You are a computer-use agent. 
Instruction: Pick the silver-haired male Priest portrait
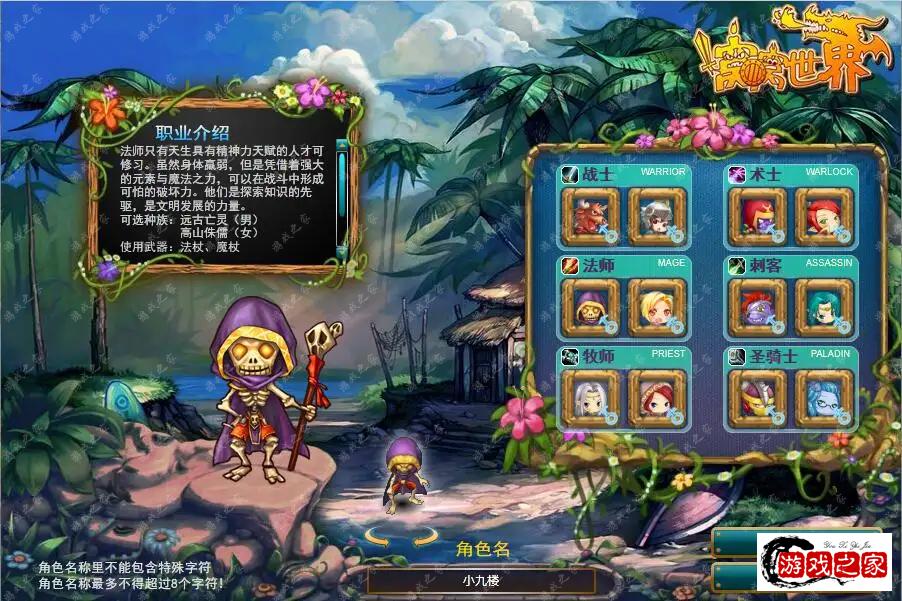pyautogui.click(x=590, y=398)
